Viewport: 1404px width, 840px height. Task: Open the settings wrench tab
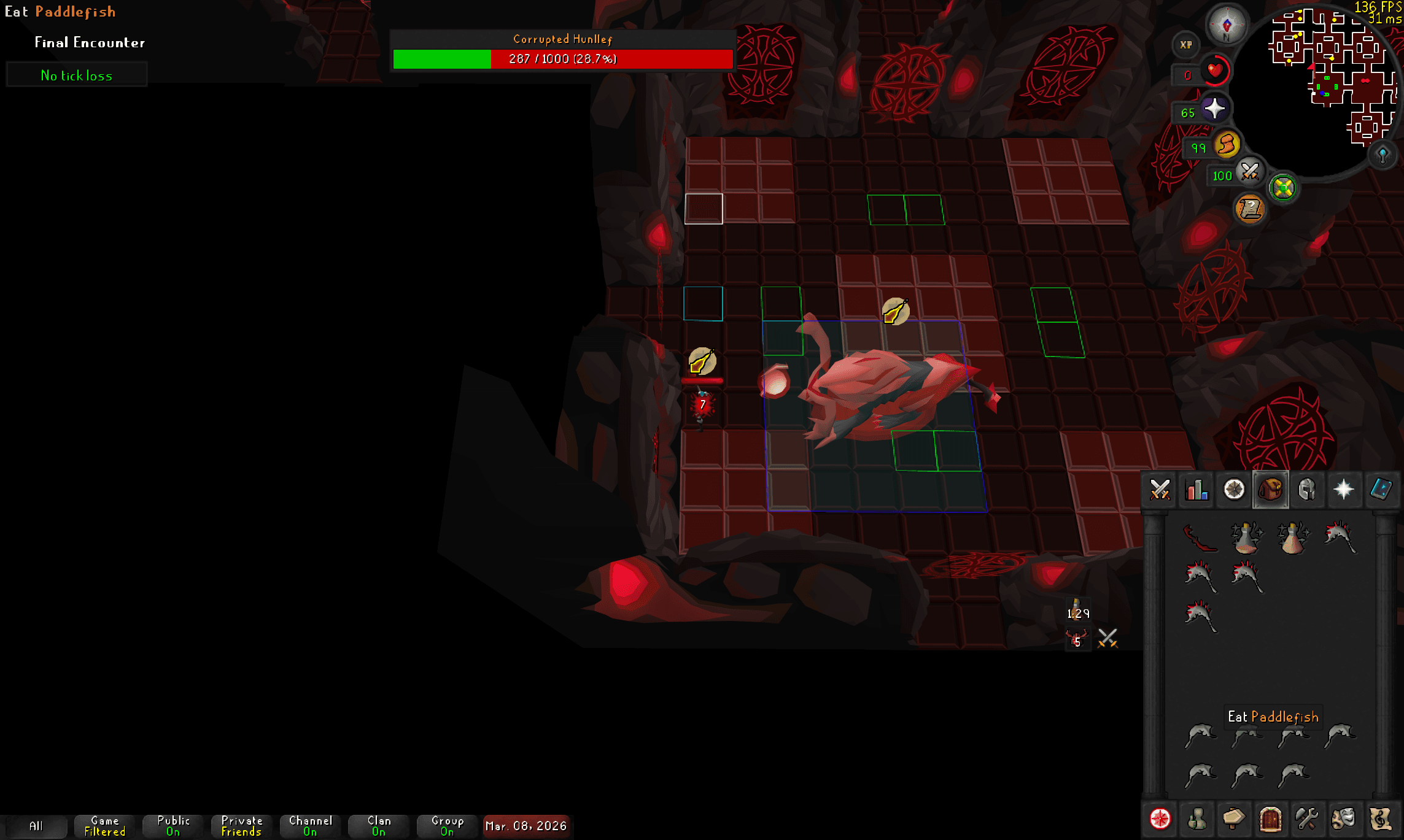tap(1307, 819)
